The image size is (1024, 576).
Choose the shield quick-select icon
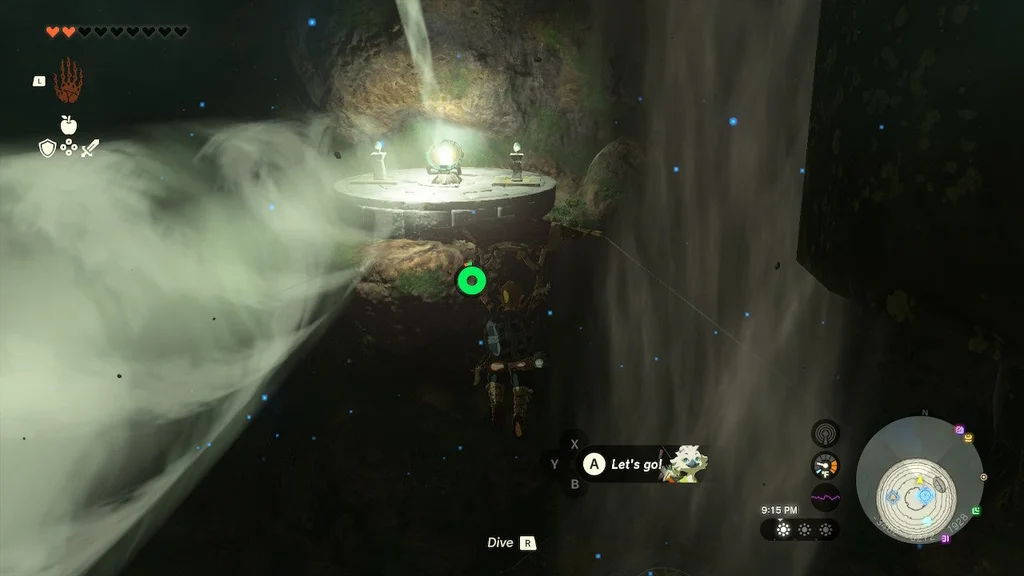47,148
